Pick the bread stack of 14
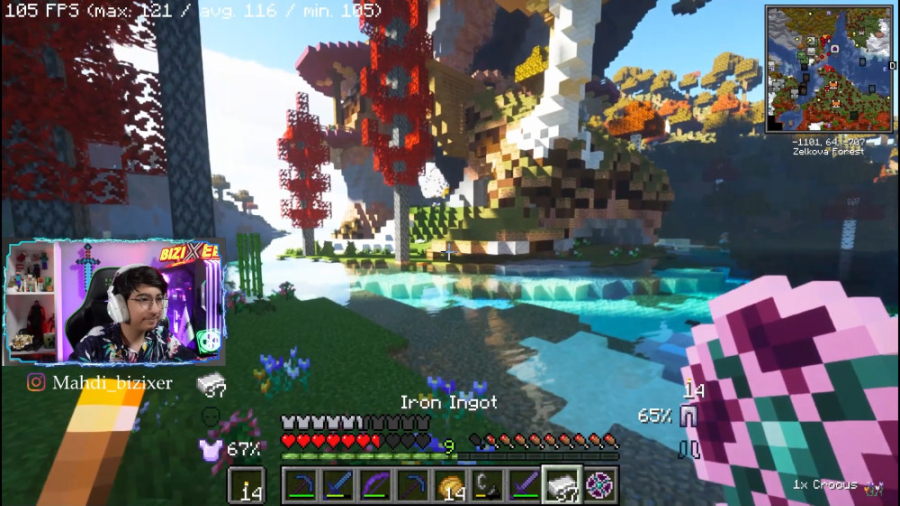The image size is (900, 506). [x=451, y=485]
